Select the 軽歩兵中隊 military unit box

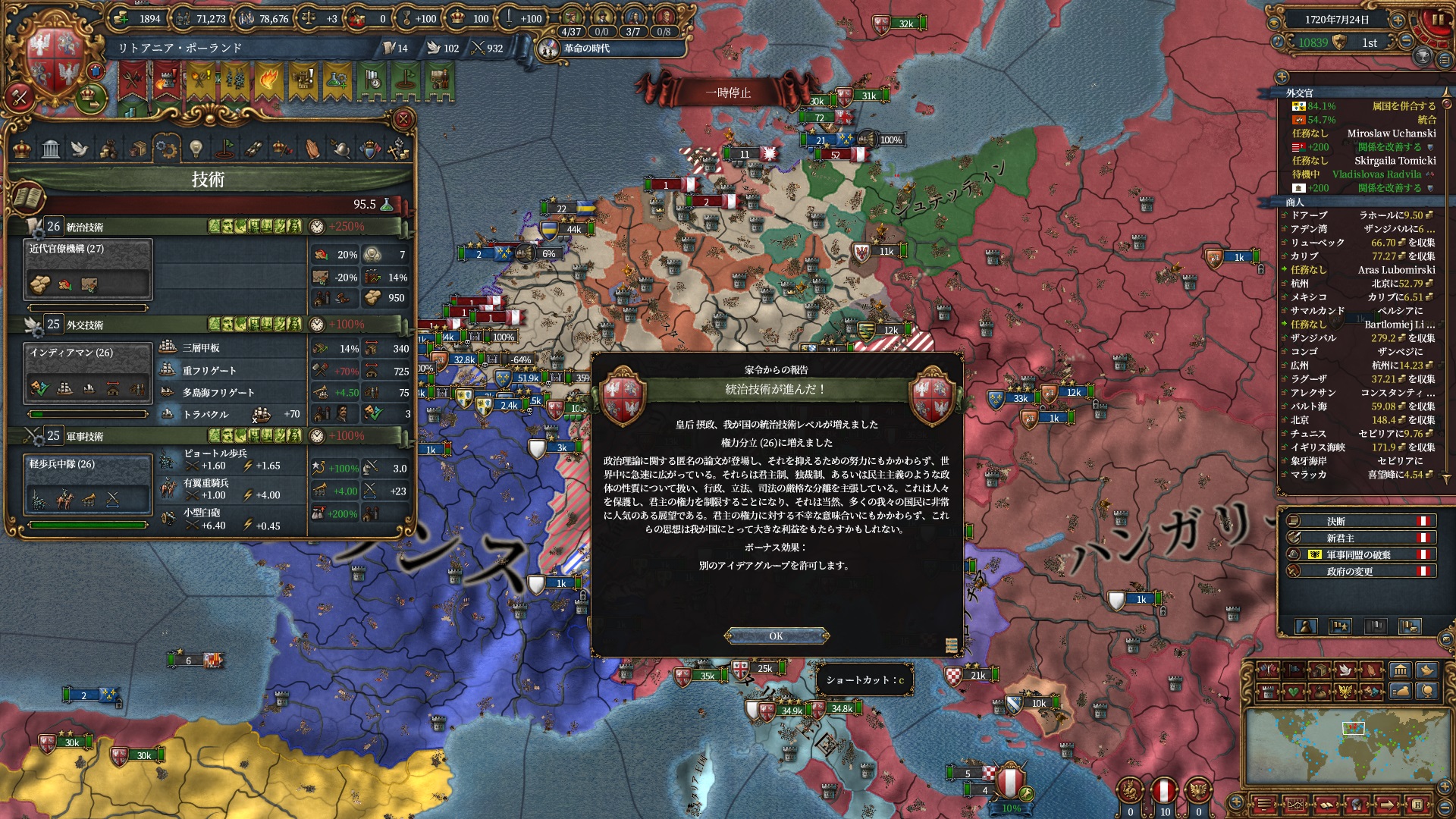coord(88,484)
